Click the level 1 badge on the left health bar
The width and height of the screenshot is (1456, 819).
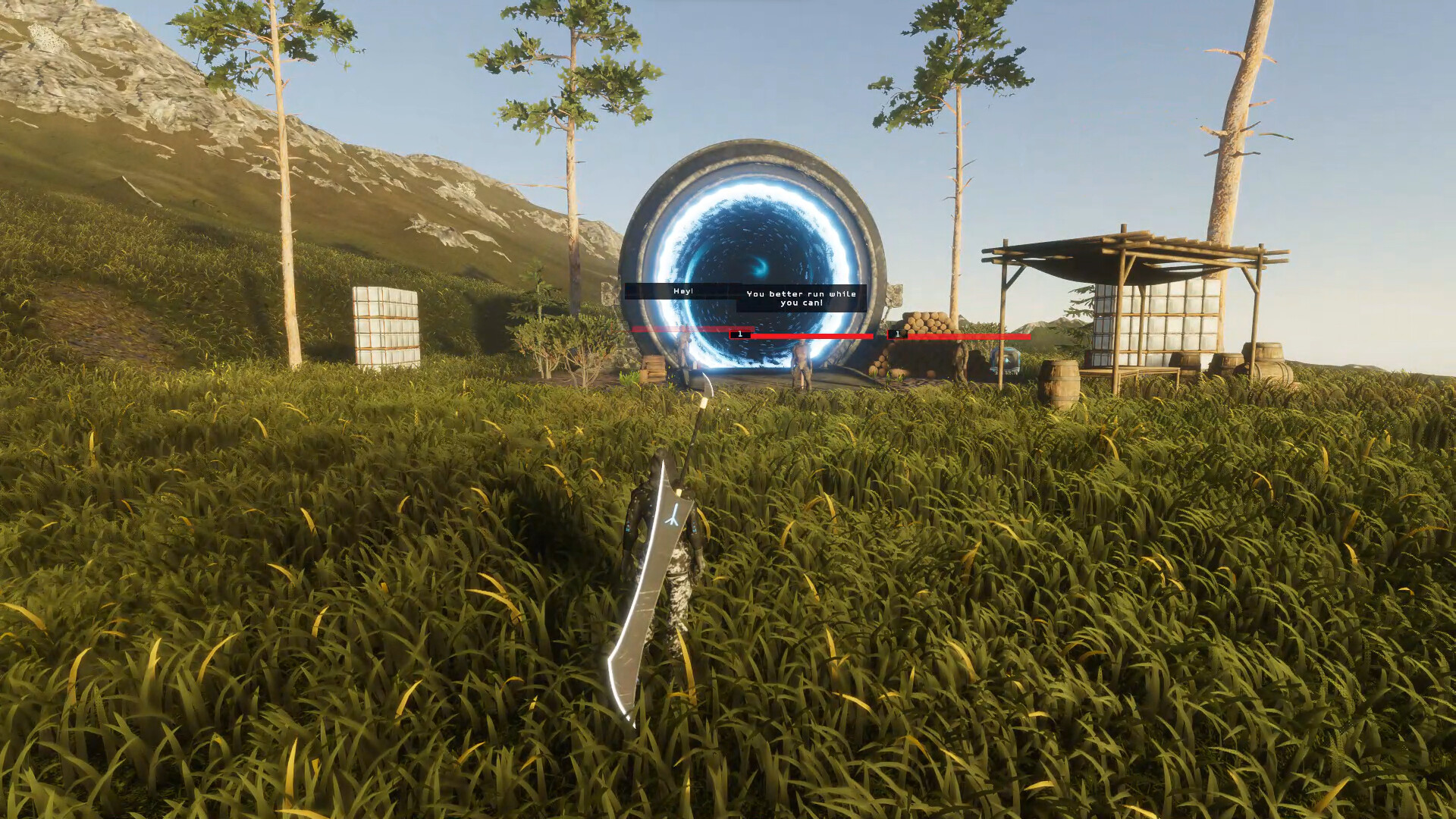coord(739,334)
